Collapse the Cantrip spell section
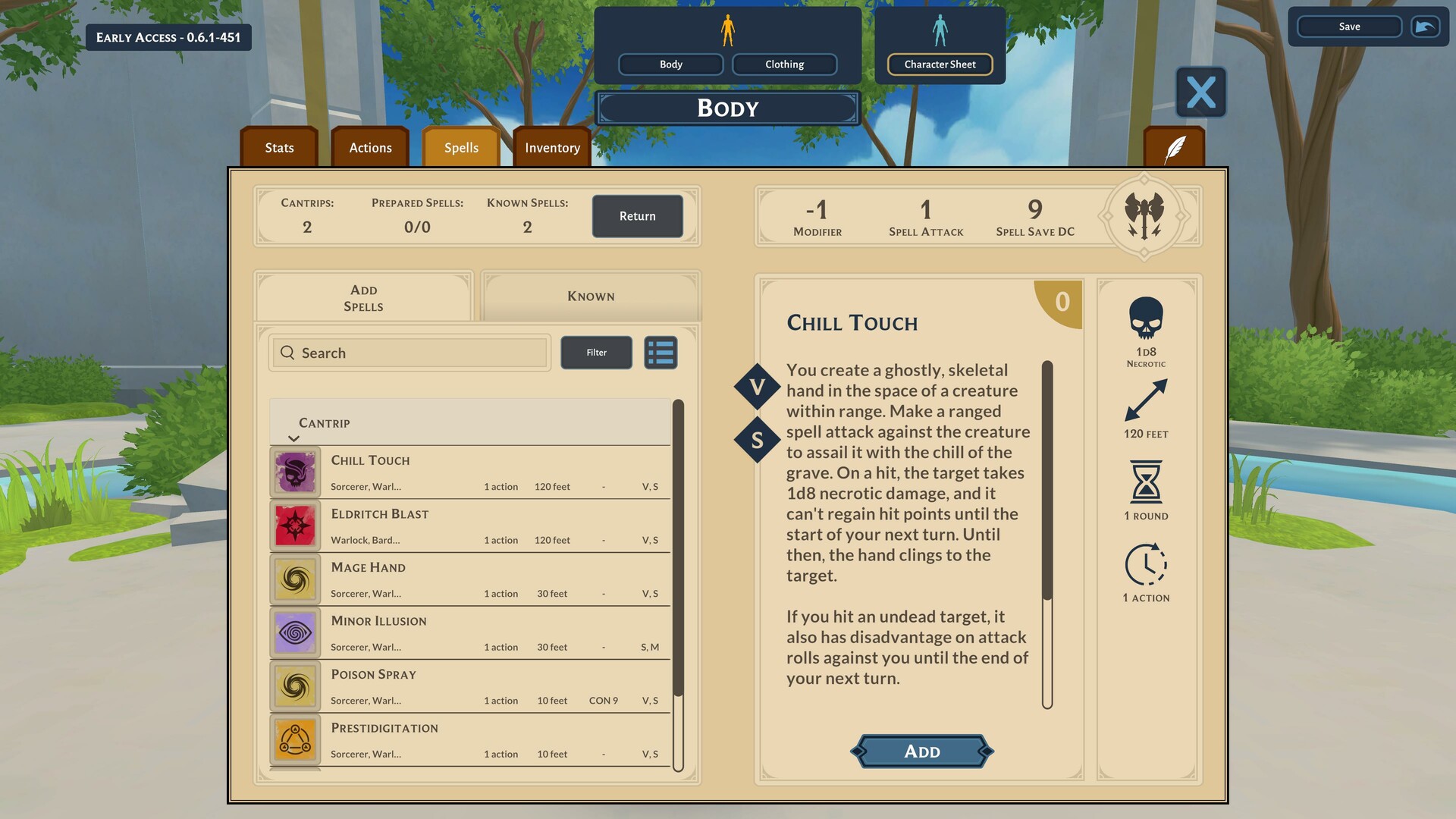Screen dimensions: 1456x819 [294, 438]
